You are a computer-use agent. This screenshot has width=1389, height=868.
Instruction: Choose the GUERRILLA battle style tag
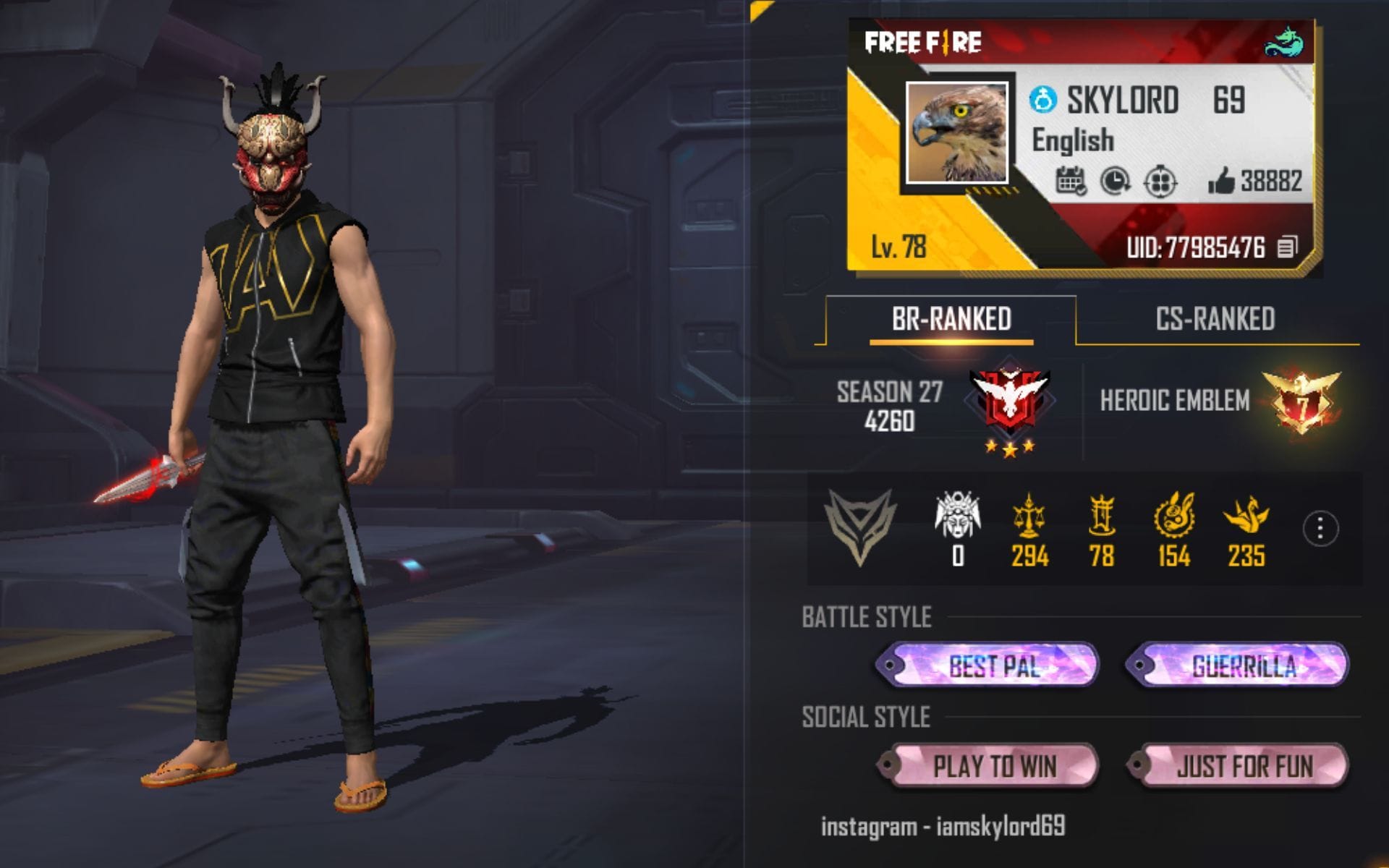tap(1238, 665)
